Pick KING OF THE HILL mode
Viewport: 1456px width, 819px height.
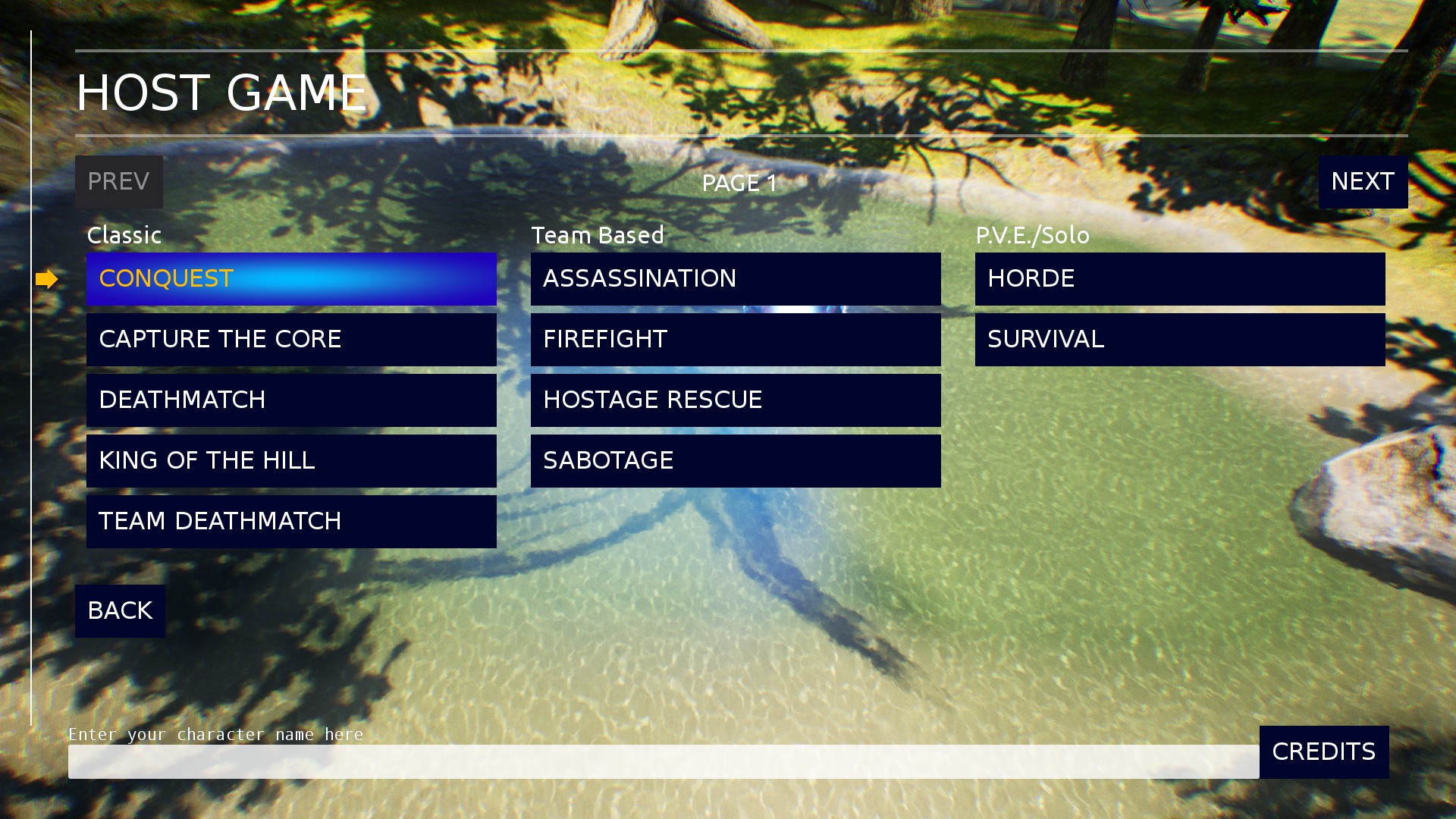point(292,460)
